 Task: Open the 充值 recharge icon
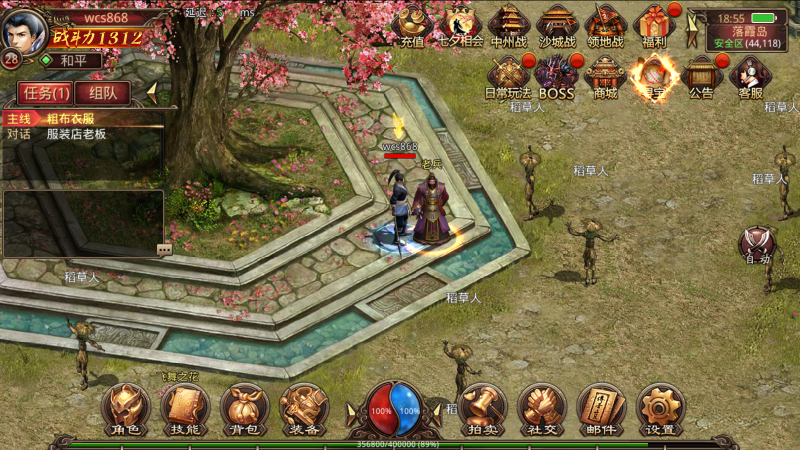pos(412,25)
